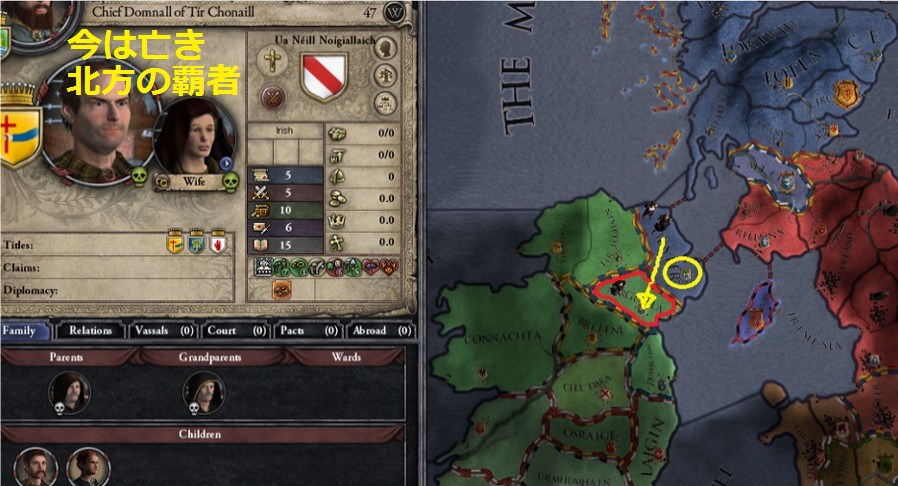The image size is (898, 486).
Task: Click the red crossed-swords round icon
Action: [272, 97]
